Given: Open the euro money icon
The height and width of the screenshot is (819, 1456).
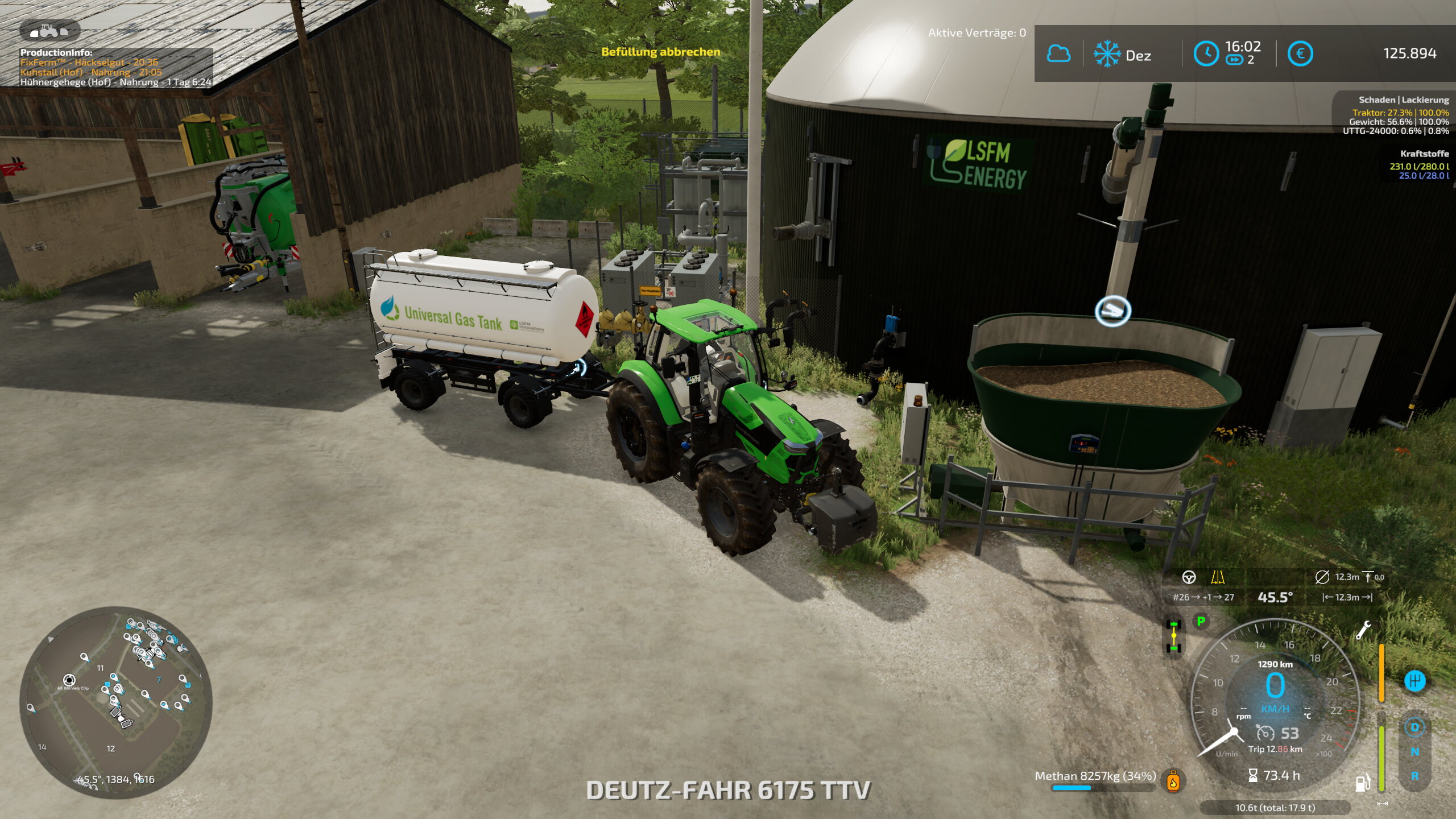Looking at the screenshot, I should pos(1300,54).
